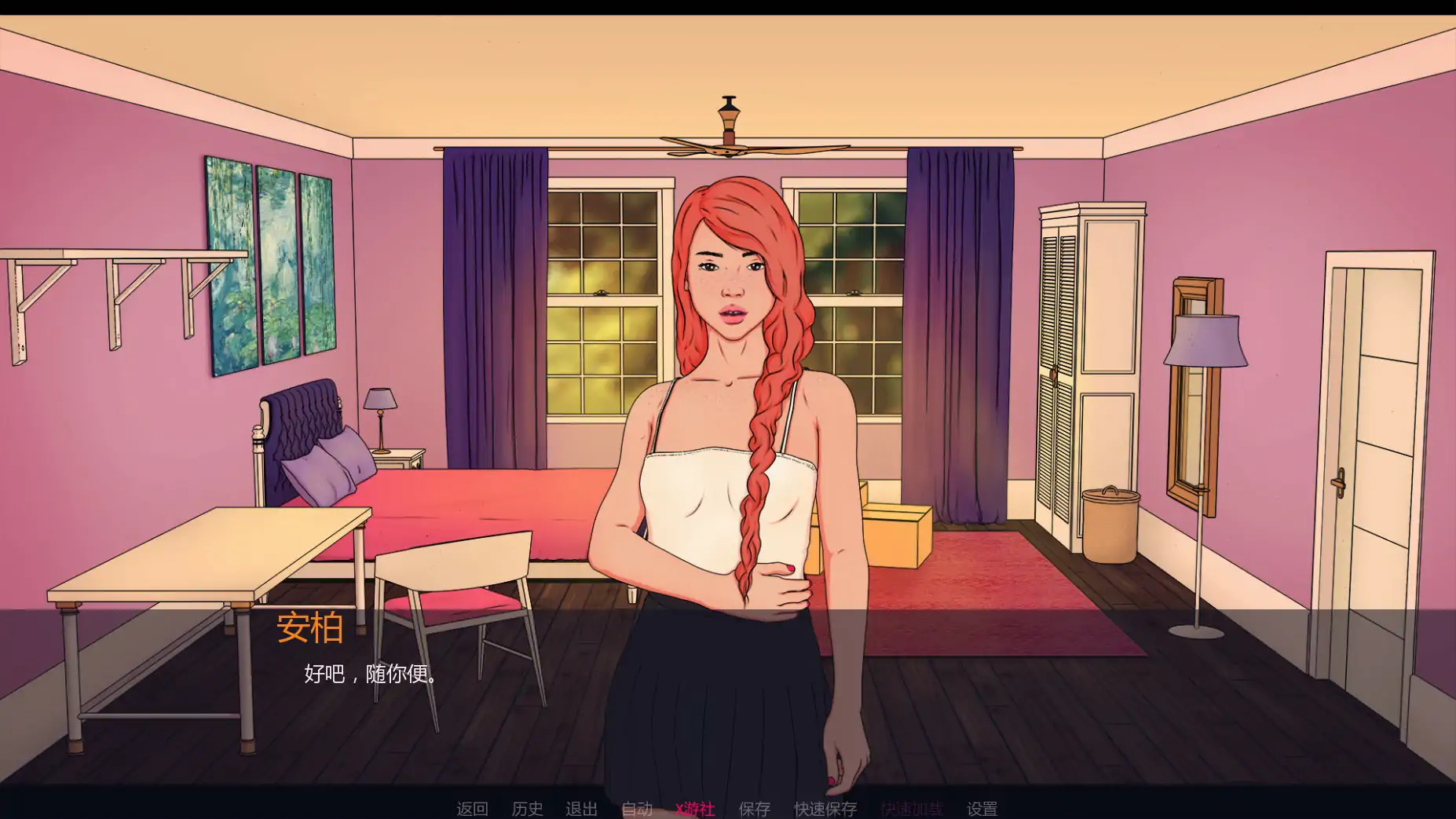Screen dimensions: 1456x819
Task: Open the 保存 save screen
Action: (x=754, y=808)
